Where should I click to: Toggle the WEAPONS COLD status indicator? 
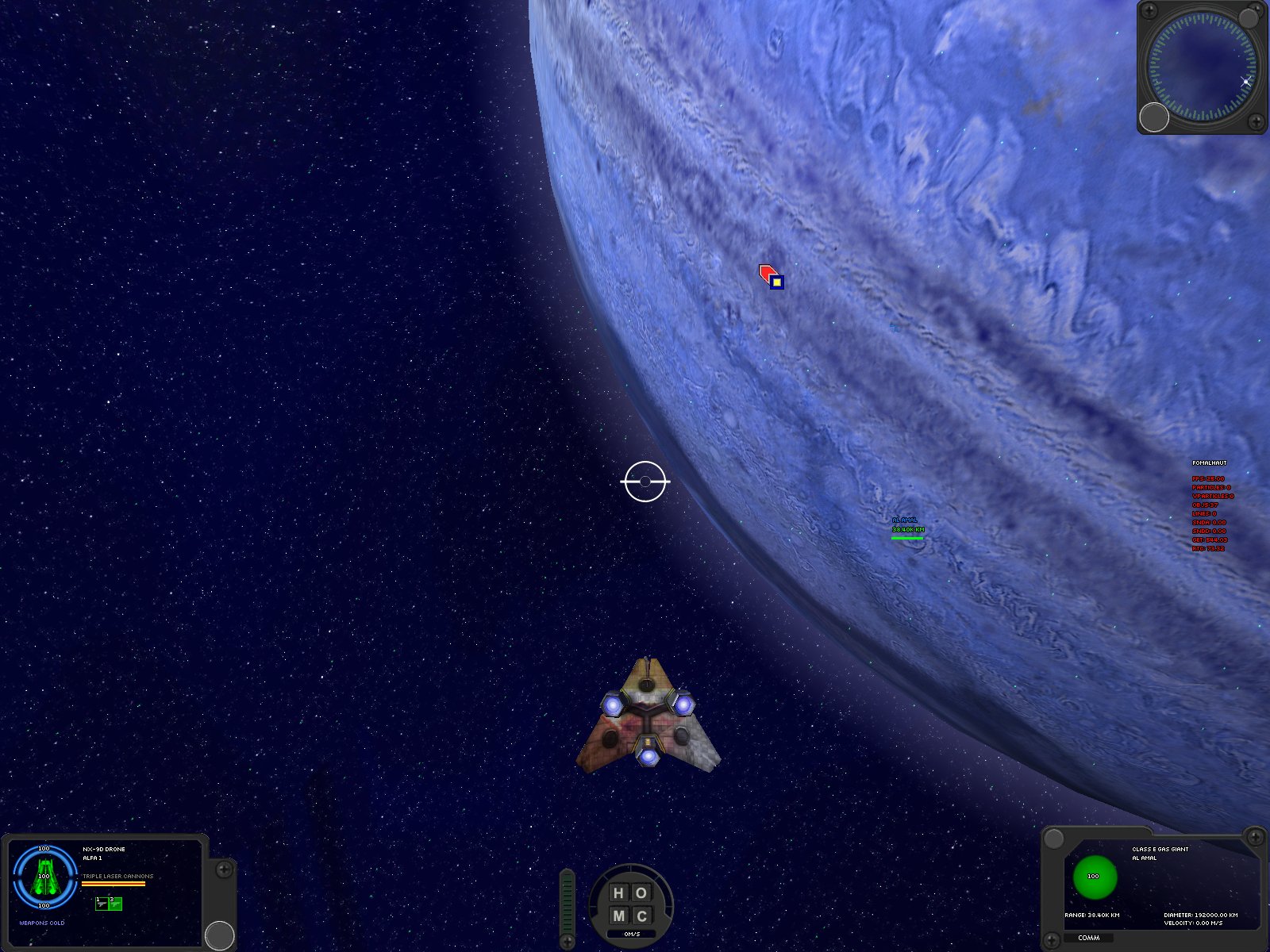(41, 923)
